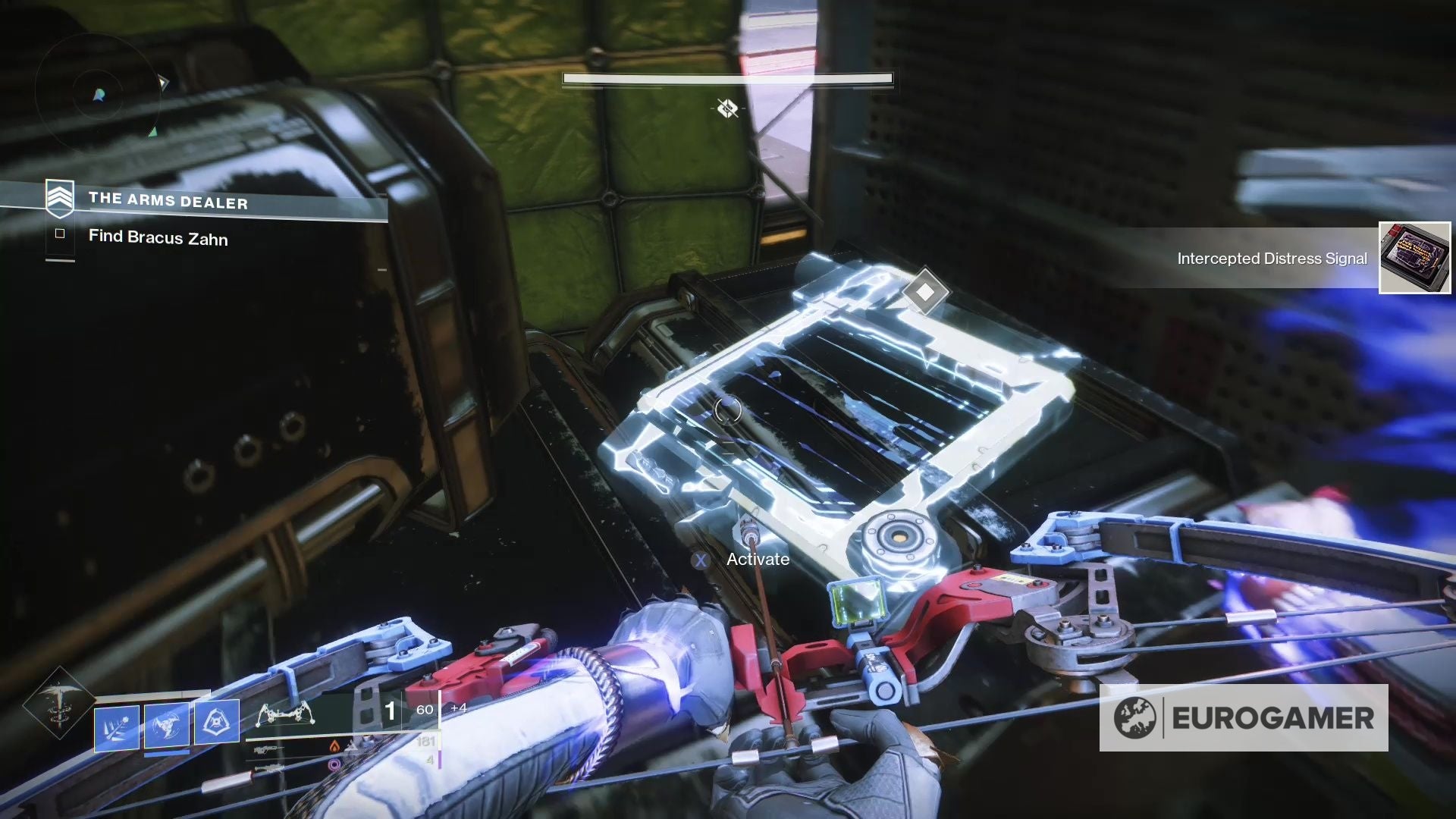This screenshot has width=1456, height=819.
Task: Click the void energy circle icon
Action: (x=334, y=764)
